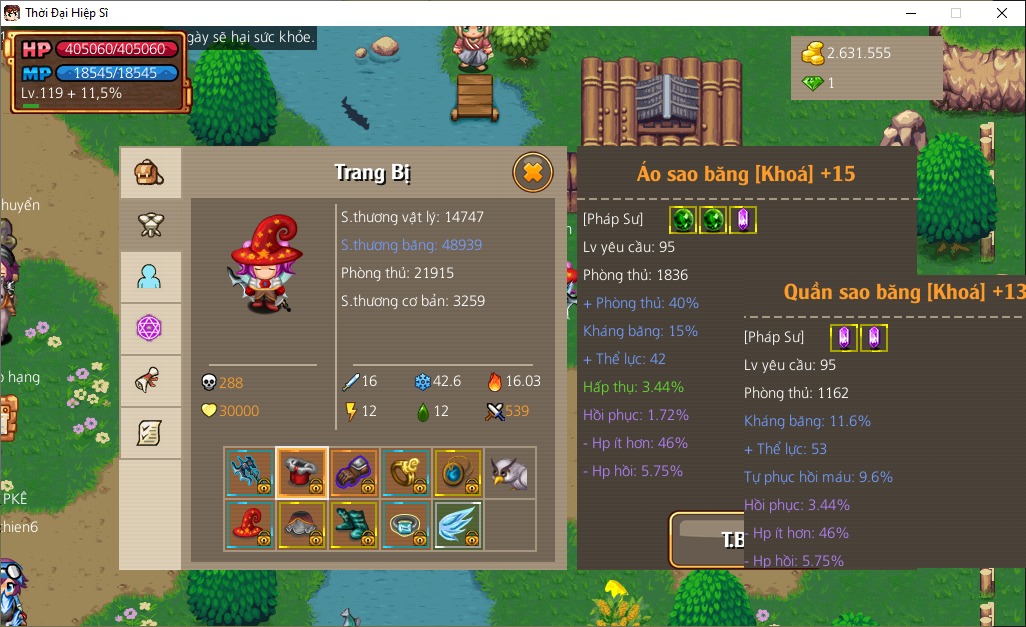The height and width of the screenshot is (627, 1026).
Task: Select the purple hexagram skills tab
Action: (x=150, y=329)
